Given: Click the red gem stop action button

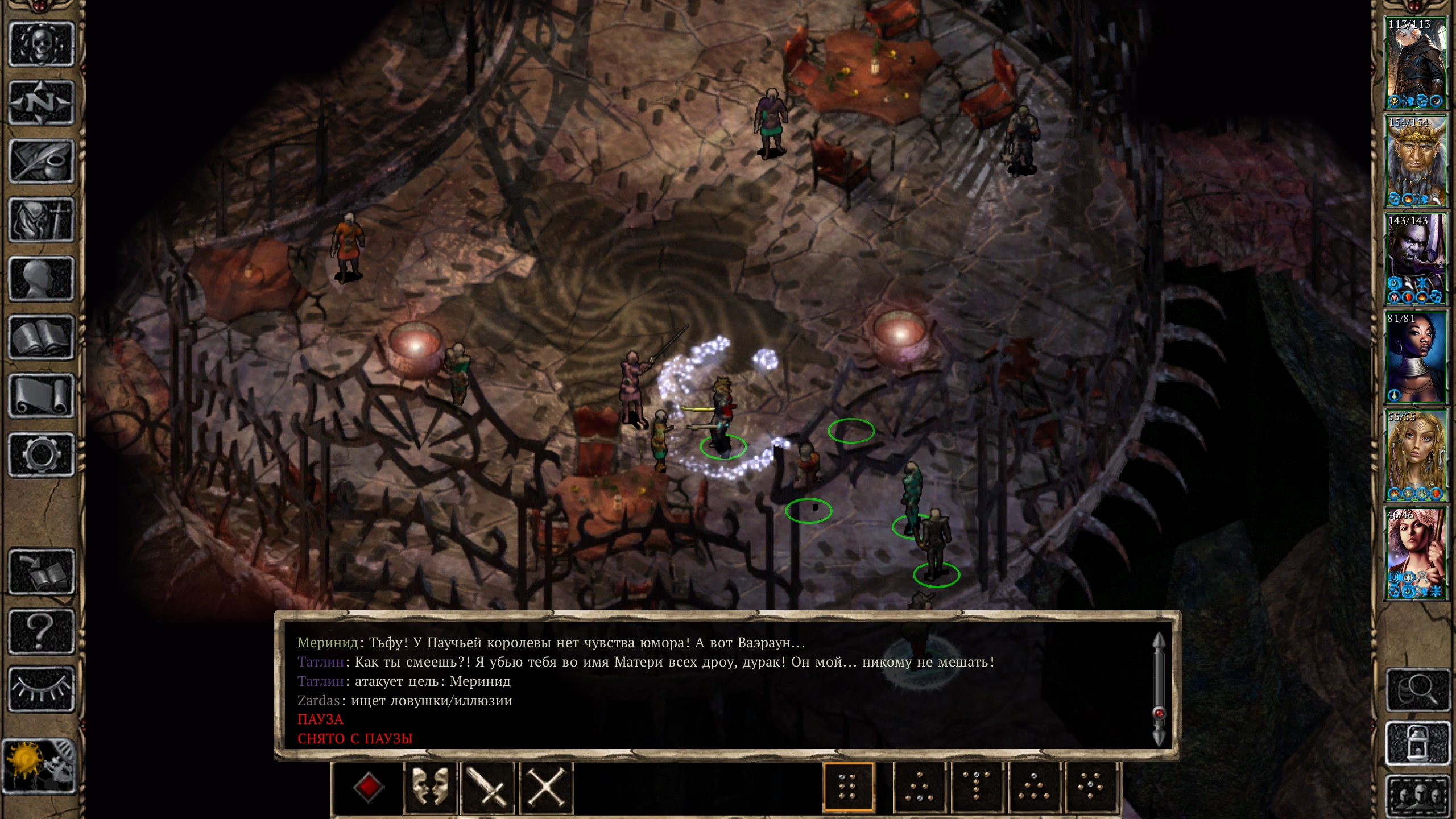Looking at the screenshot, I should coord(368,788).
